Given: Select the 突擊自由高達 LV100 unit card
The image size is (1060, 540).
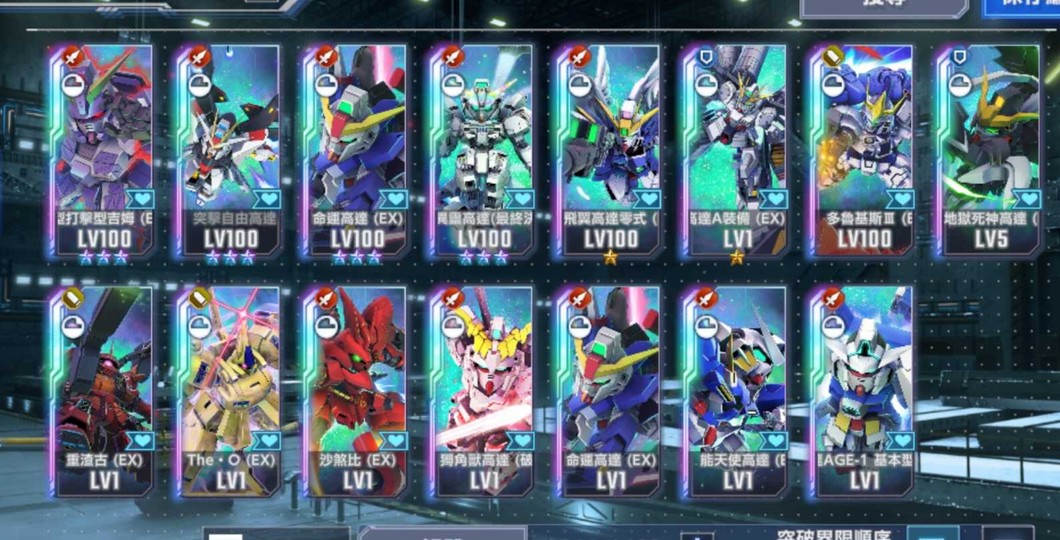Looking at the screenshot, I should point(228,150).
